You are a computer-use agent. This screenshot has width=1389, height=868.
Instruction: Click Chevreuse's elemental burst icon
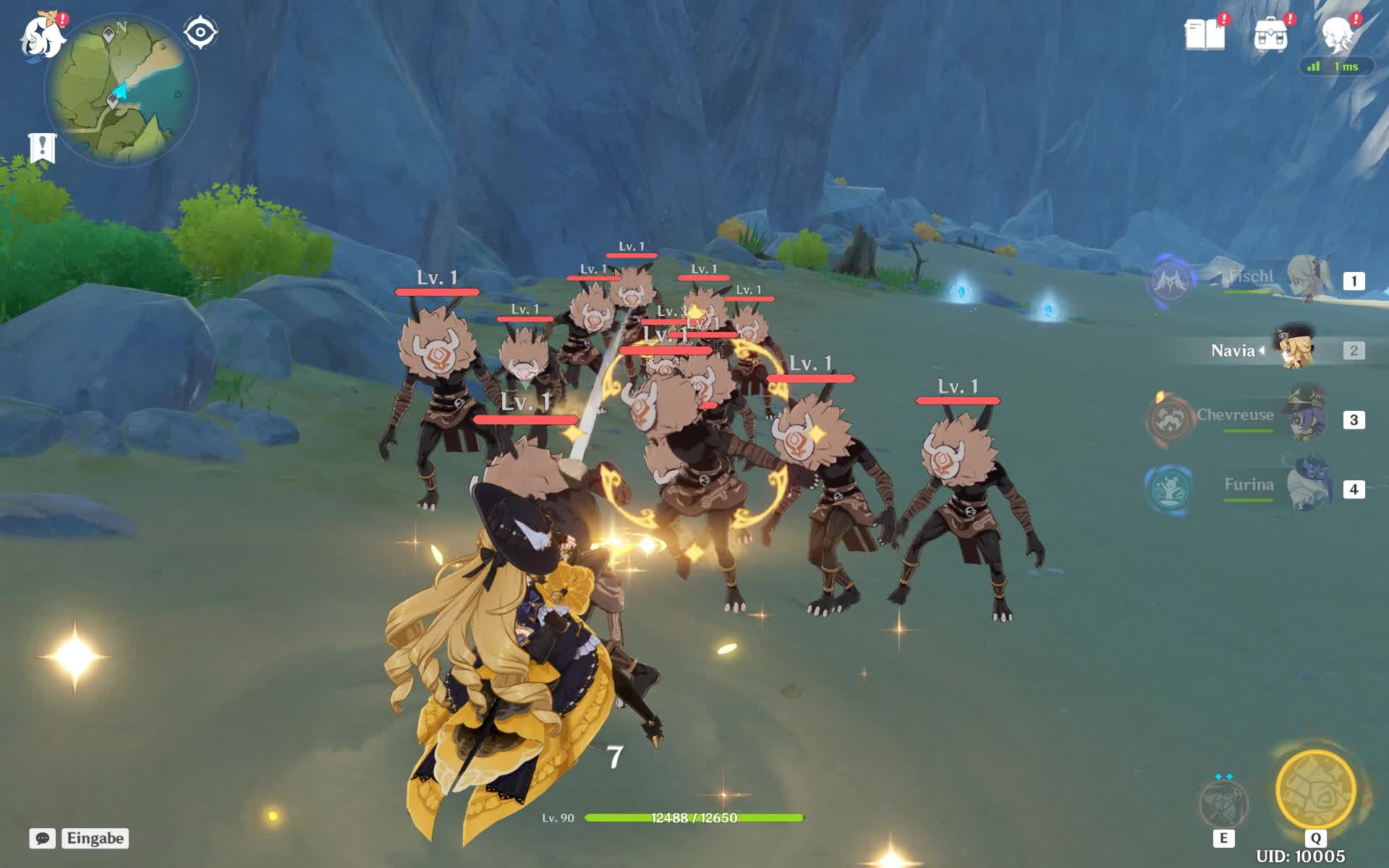(1169, 419)
